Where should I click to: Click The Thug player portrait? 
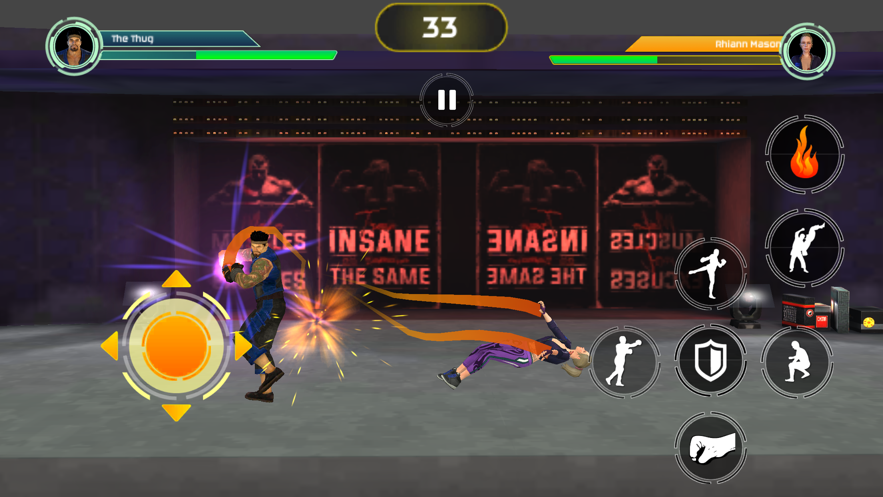coord(74,46)
